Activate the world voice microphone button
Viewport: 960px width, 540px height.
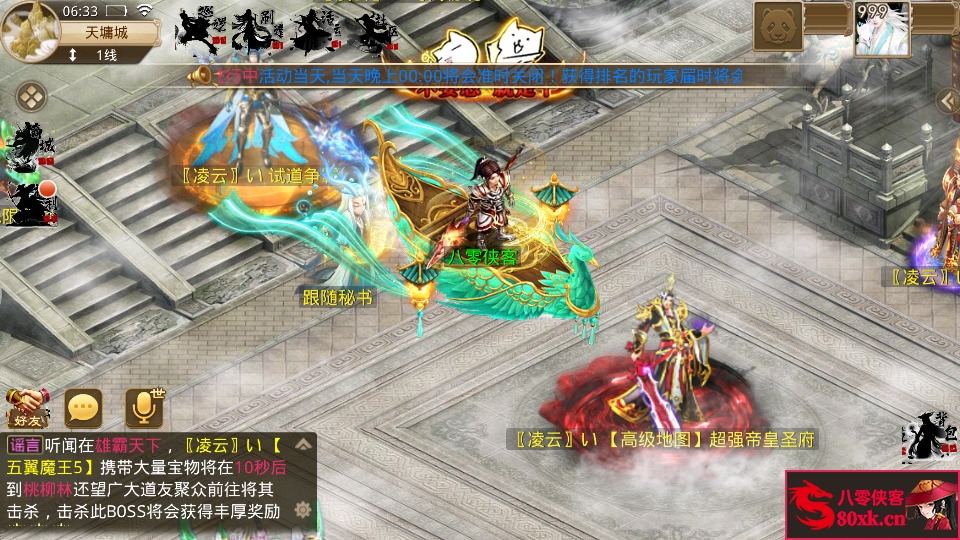click(144, 406)
